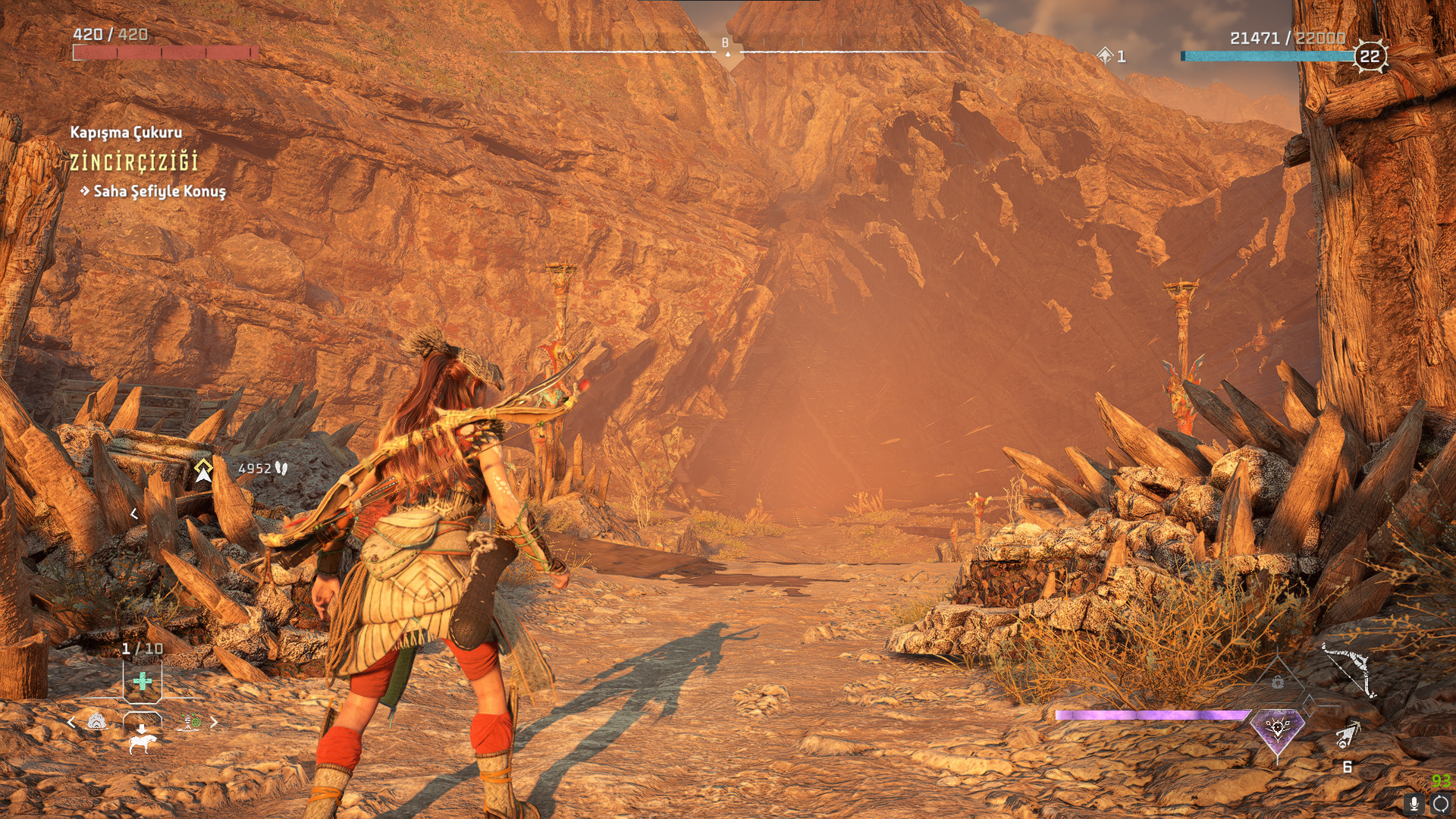The height and width of the screenshot is (819, 1456).
Task: Open the Zincirçiziği quest tracker
Action: tap(133, 162)
